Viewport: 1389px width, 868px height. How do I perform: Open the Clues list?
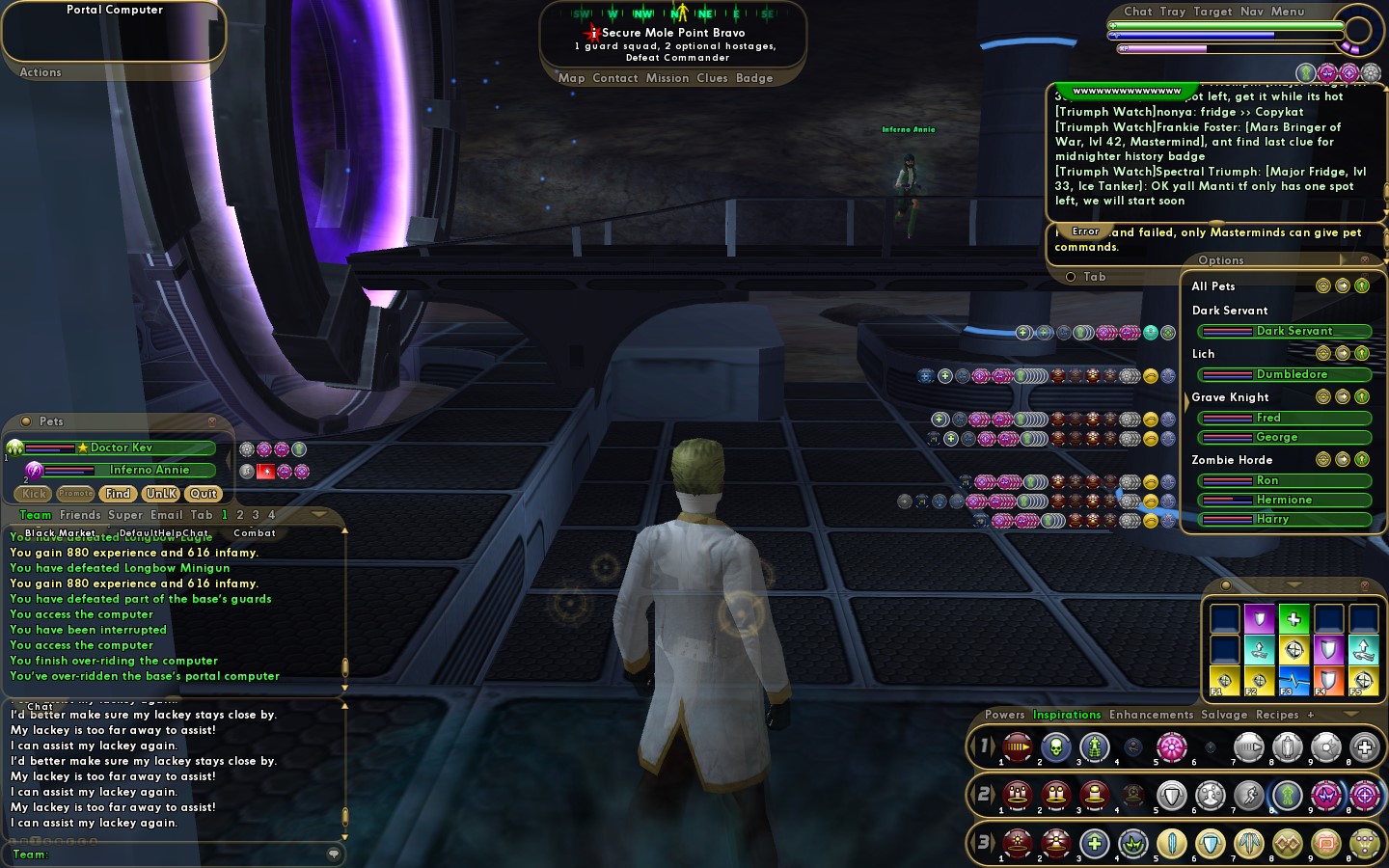pos(712,78)
